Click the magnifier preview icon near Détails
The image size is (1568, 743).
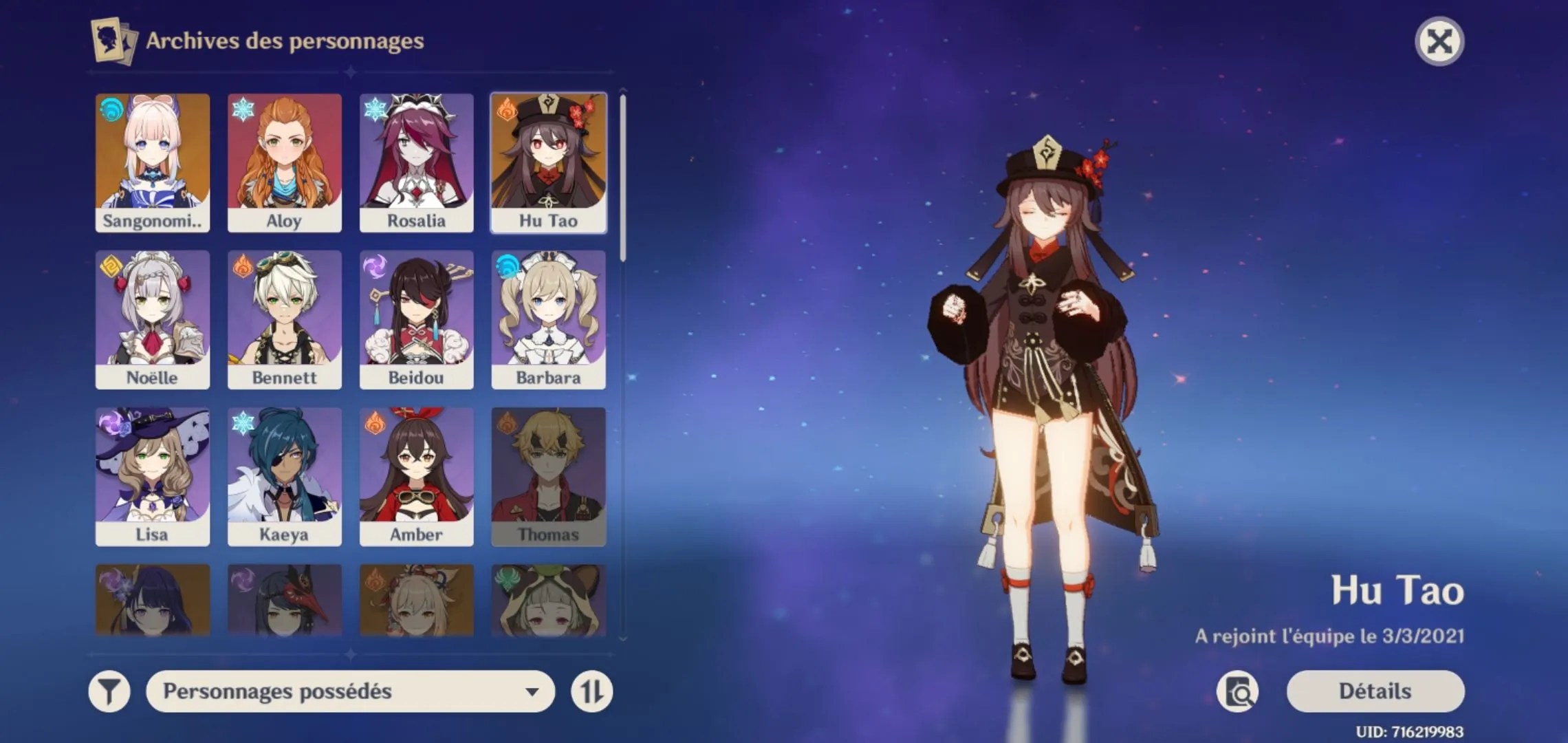(x=1238, y=691)
